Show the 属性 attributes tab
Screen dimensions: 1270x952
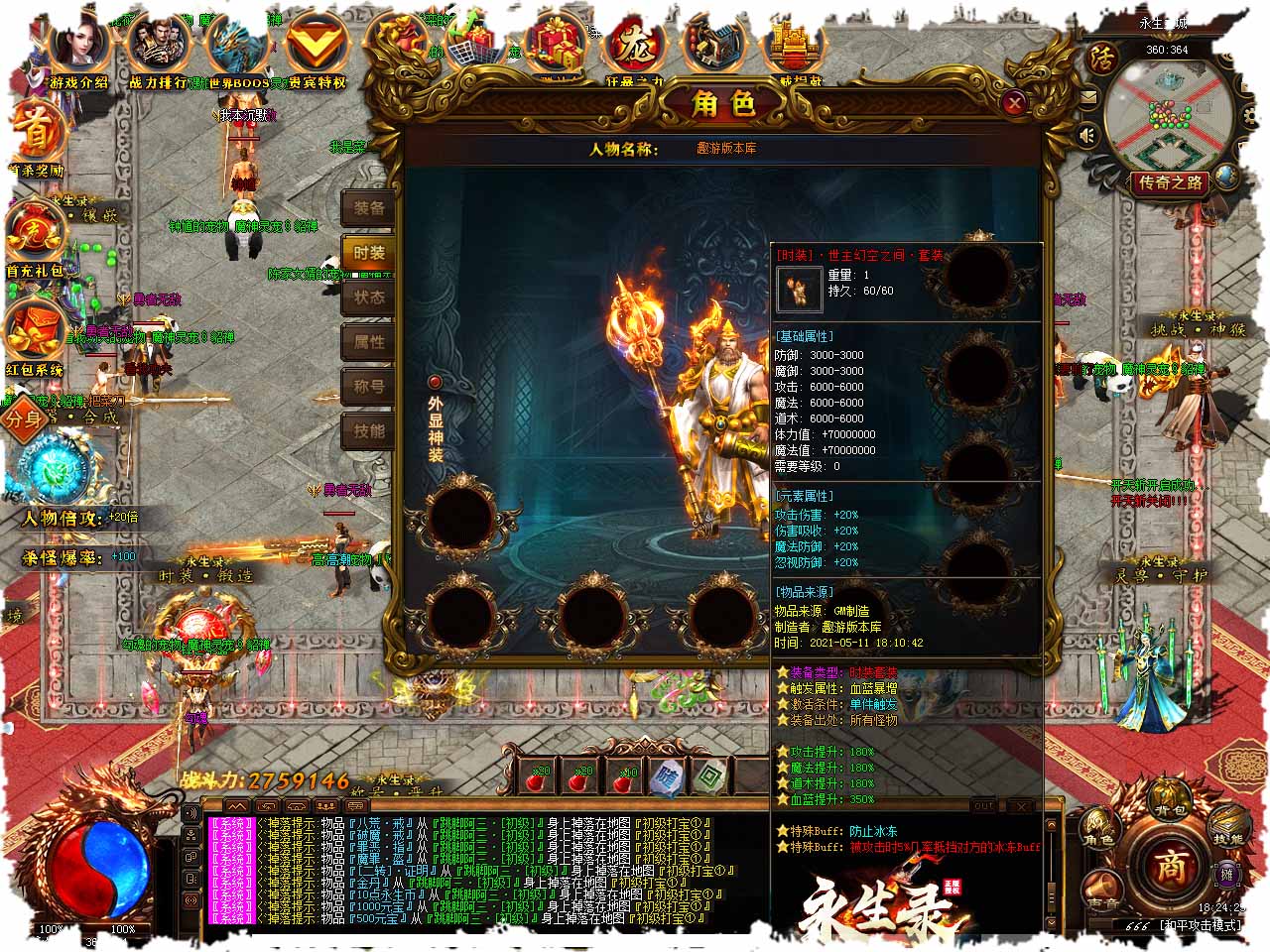368,342
